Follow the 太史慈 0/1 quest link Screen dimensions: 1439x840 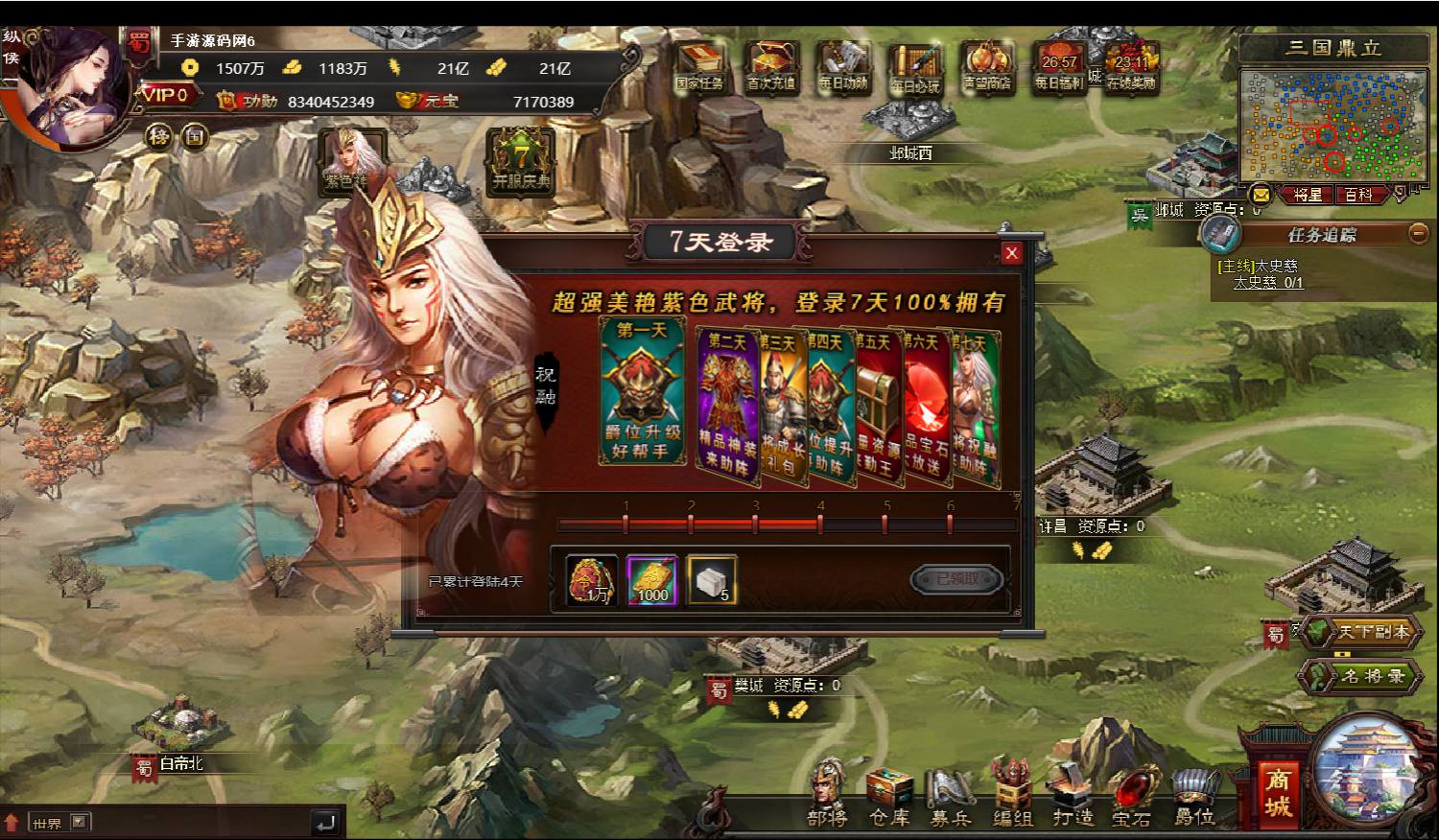coord(1267,283)
